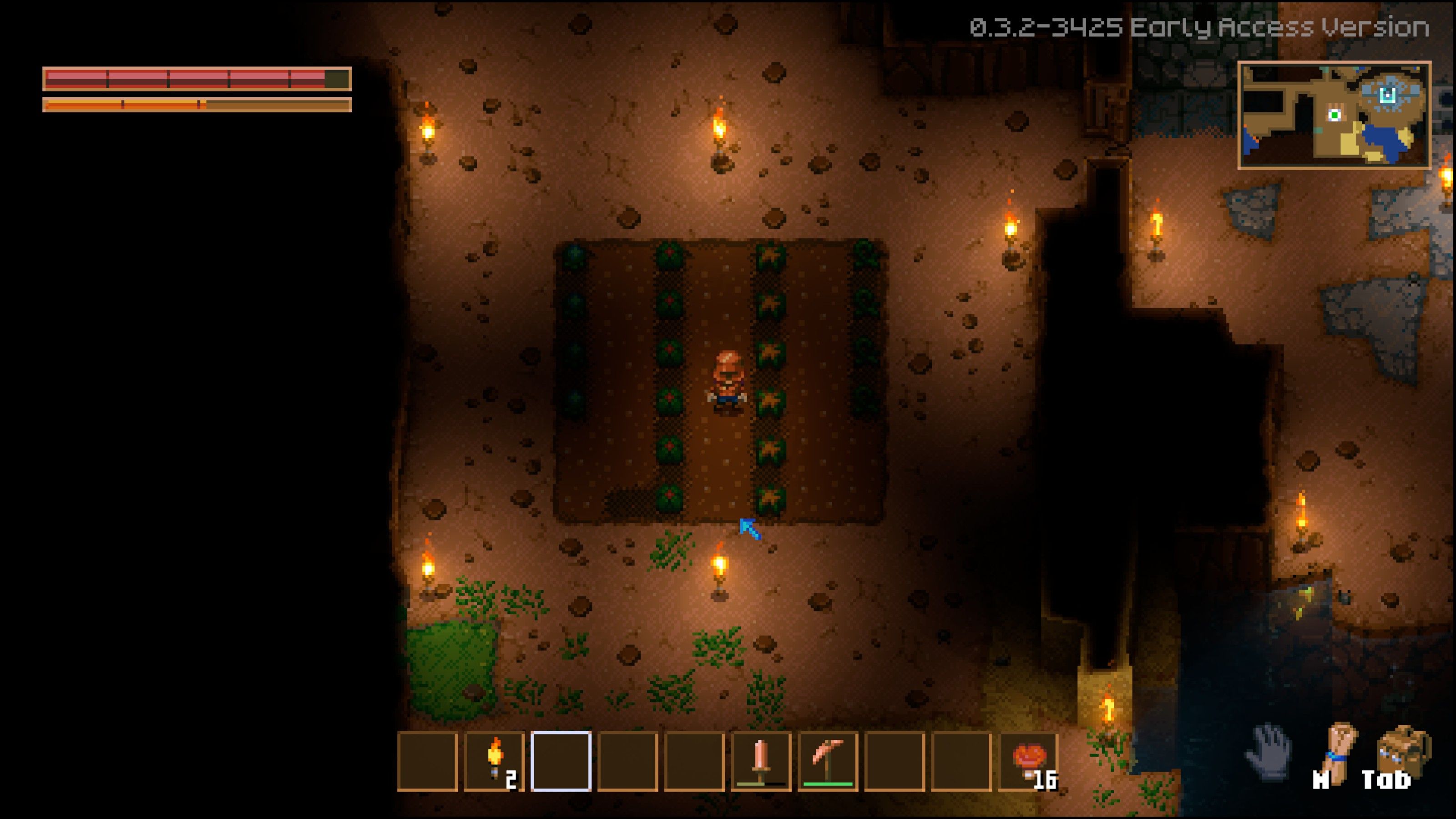Click the highlighted empty hotbar slot
The width and height of the screenshot is (1456, 819).
pos(561,761)
